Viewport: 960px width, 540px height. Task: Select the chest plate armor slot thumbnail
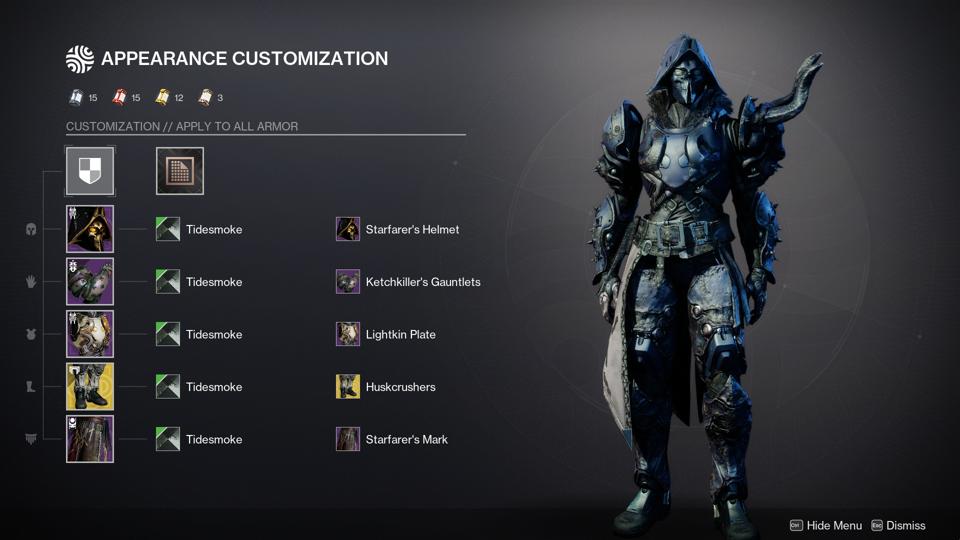[x=90, y=334]
